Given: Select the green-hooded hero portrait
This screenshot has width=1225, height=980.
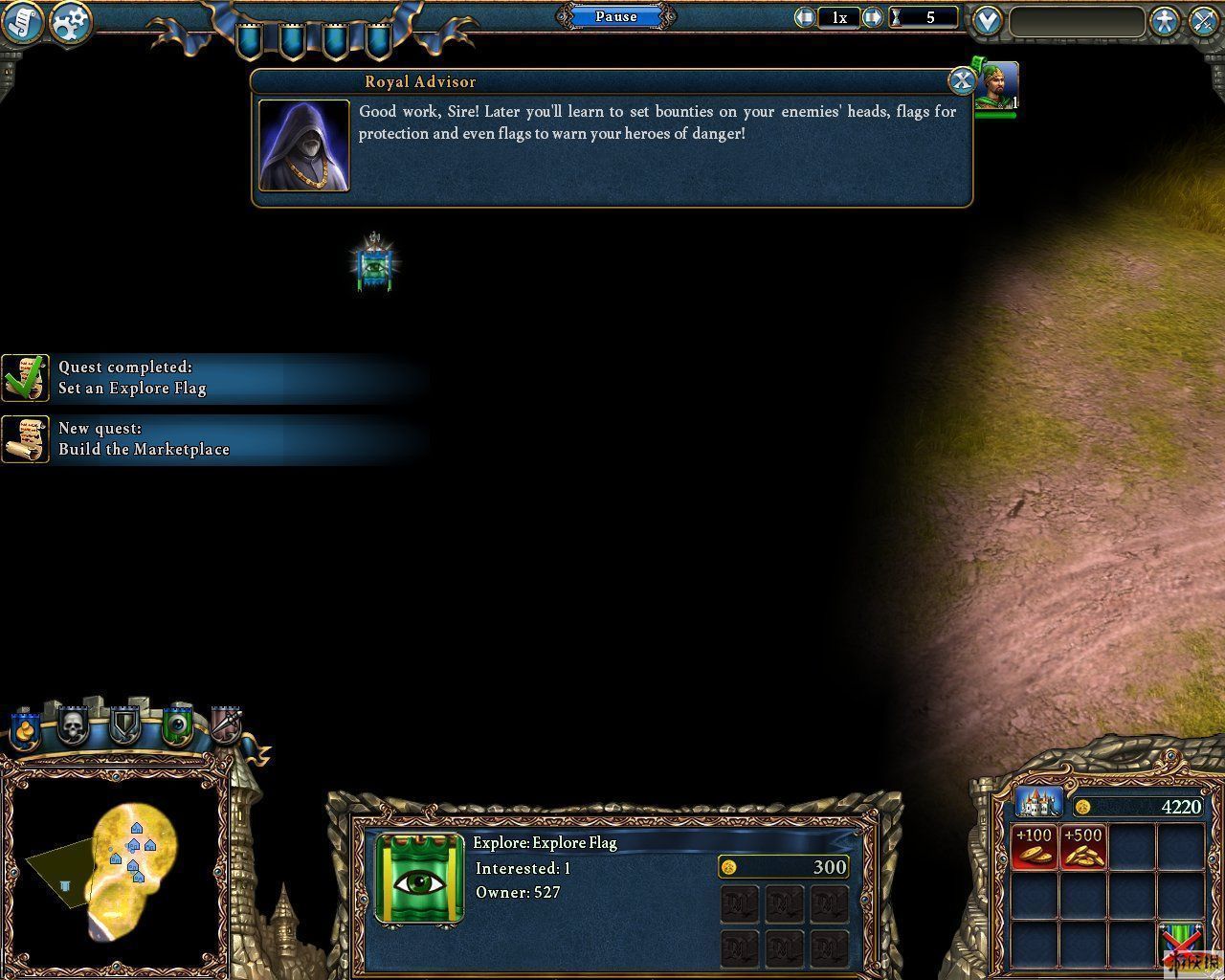Looking at the screenshot, I should click(999, 86).
